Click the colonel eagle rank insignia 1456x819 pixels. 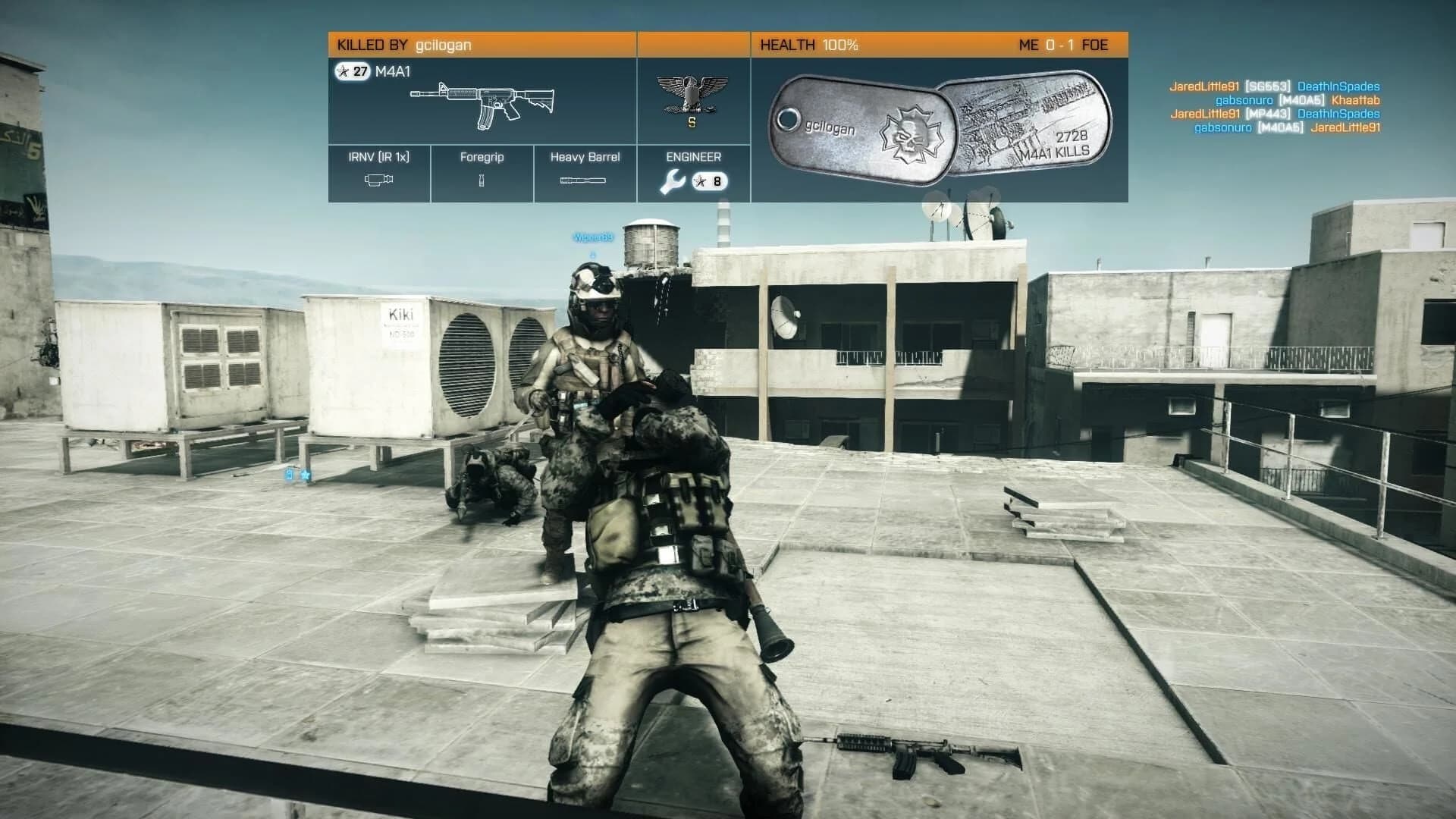(692, 93)
